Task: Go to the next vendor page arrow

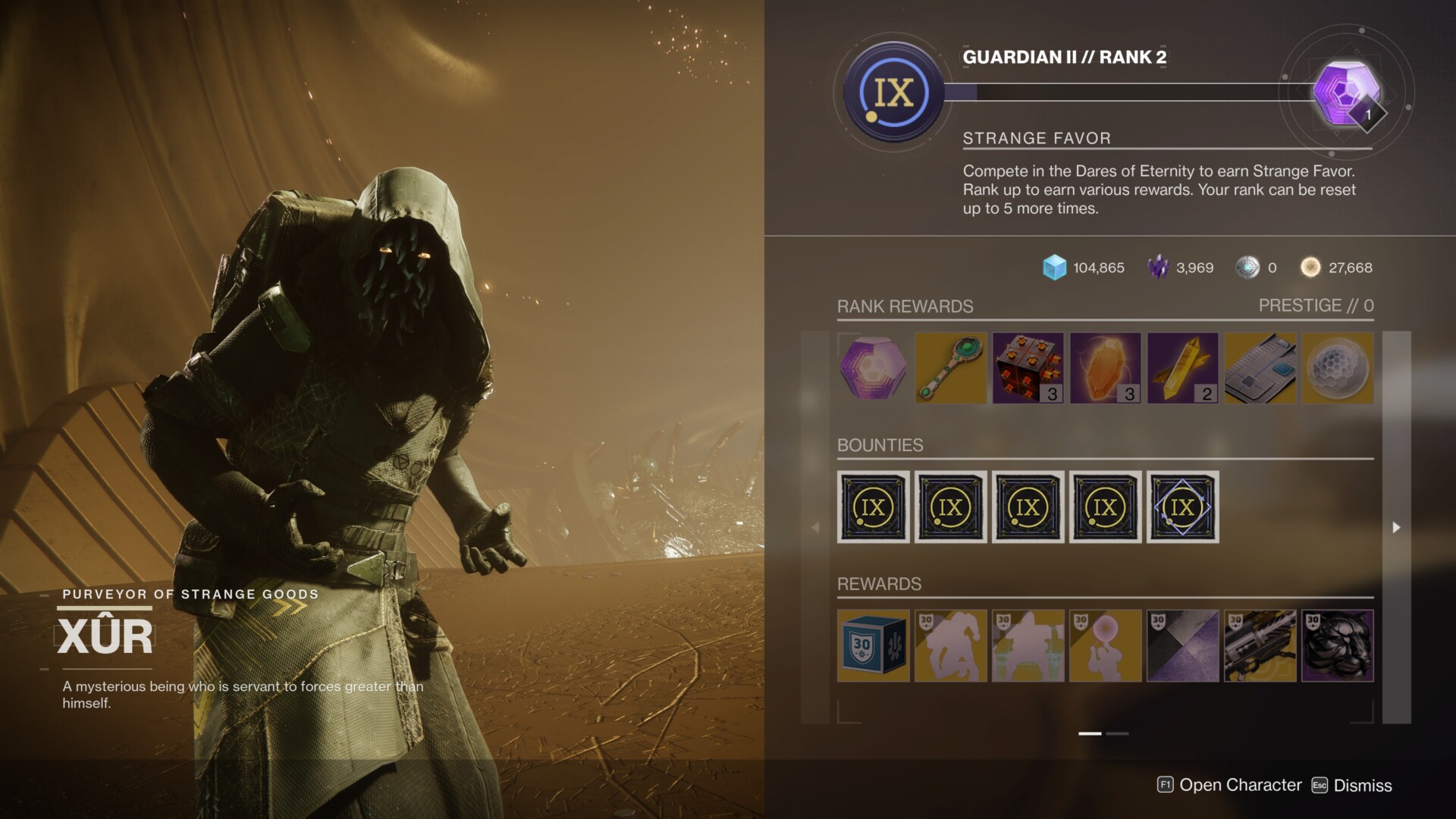Action: click(x=1396, y=527)
